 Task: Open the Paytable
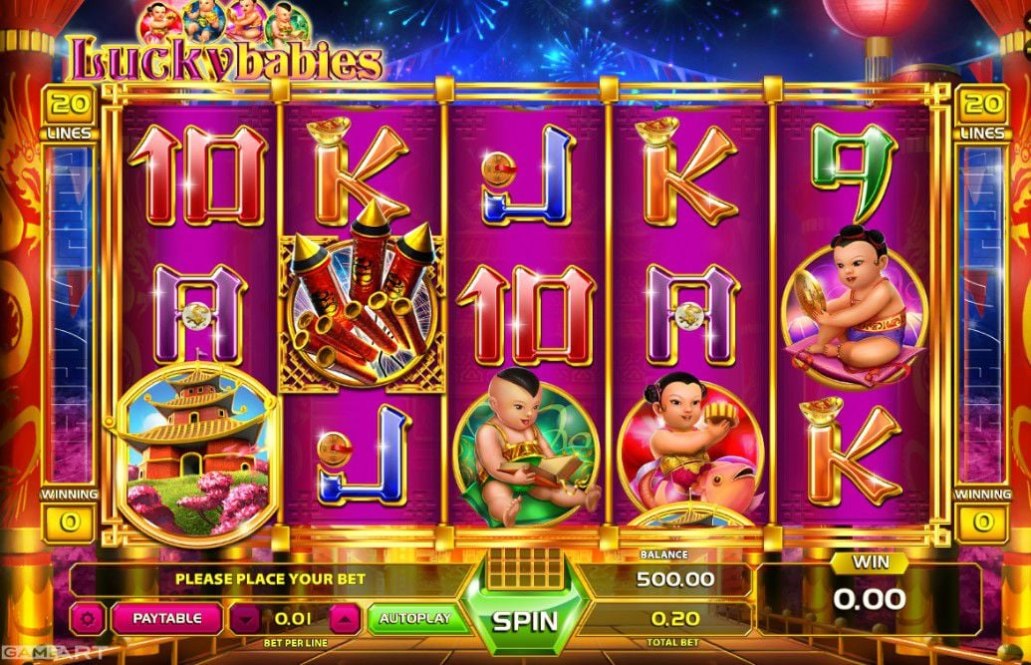click(166, 618)
